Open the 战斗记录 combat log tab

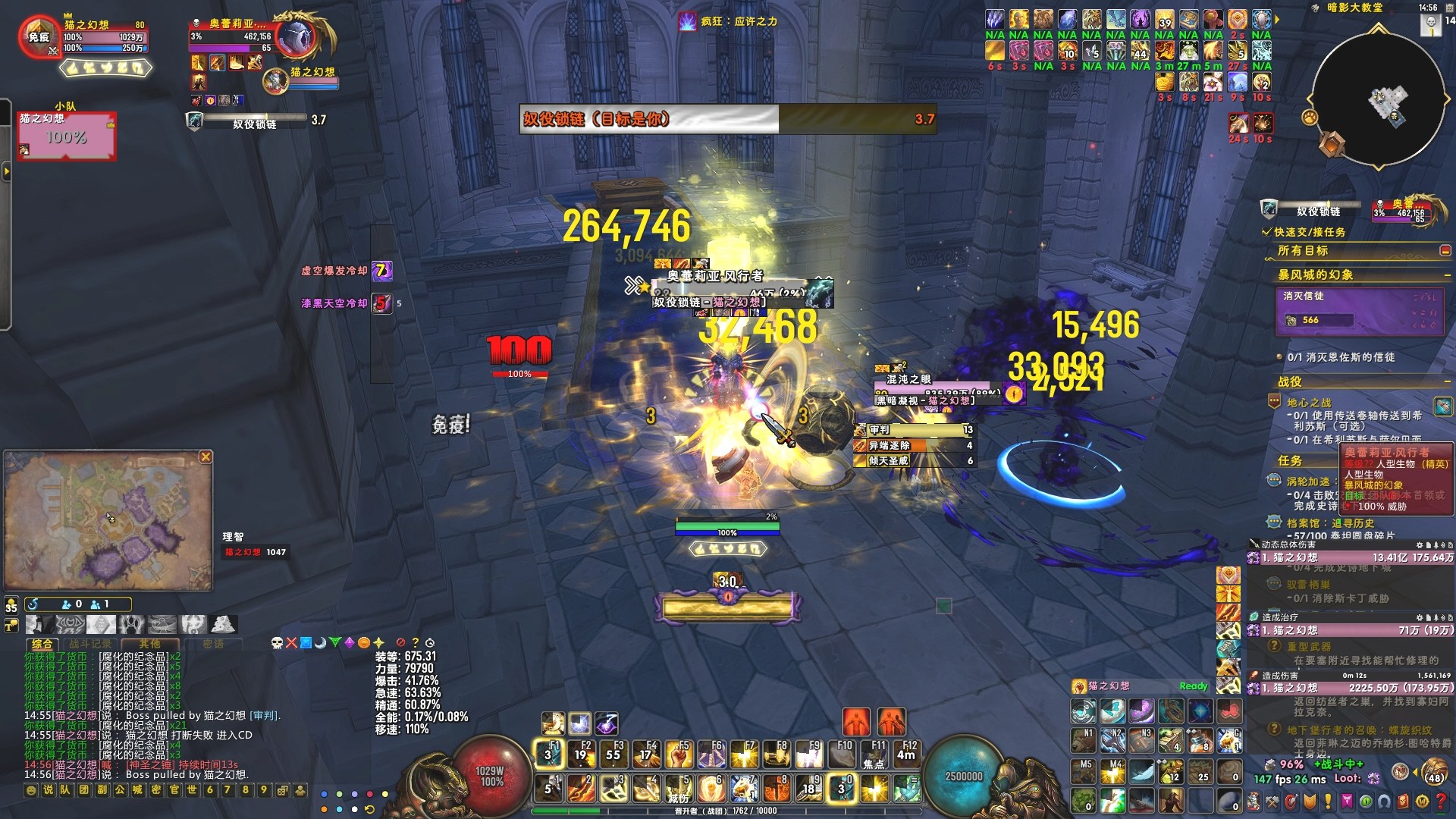pyautogui.click(x=89, y=644)
